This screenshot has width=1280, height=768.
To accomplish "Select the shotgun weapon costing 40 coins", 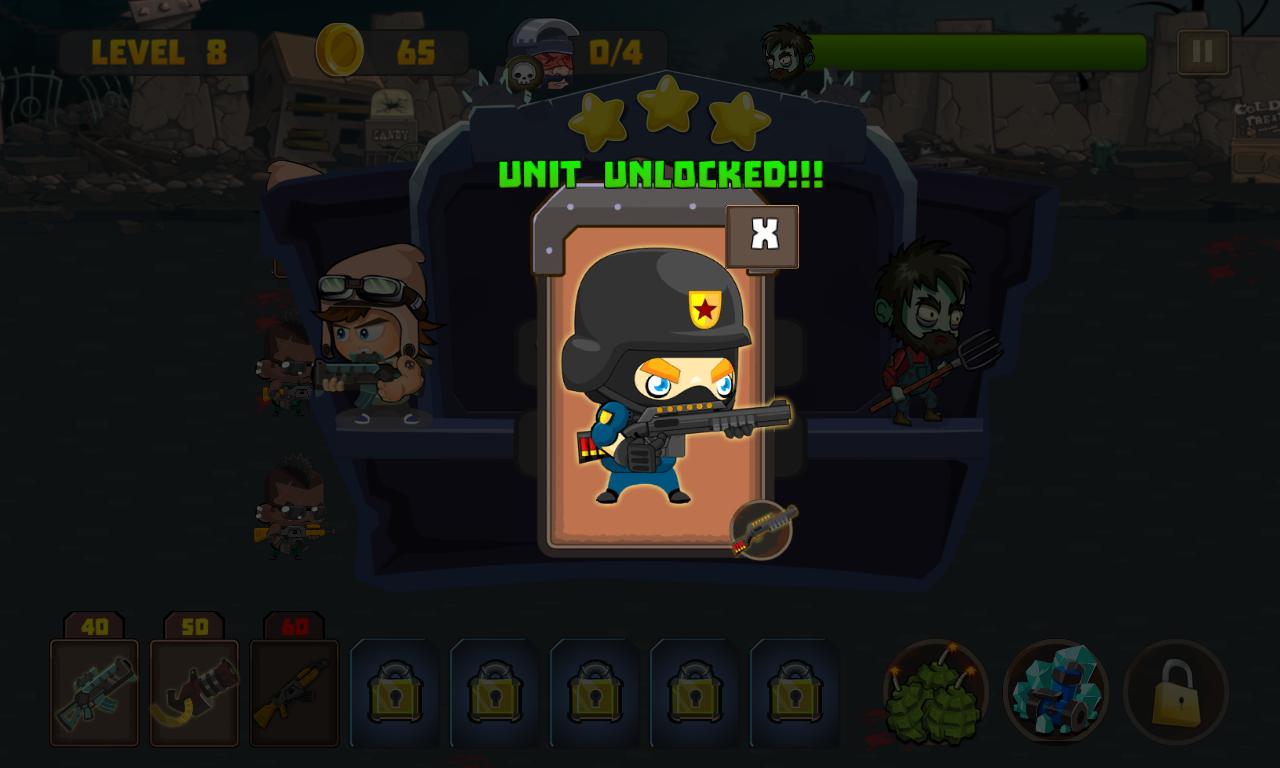I will click(x=94, y=692).
